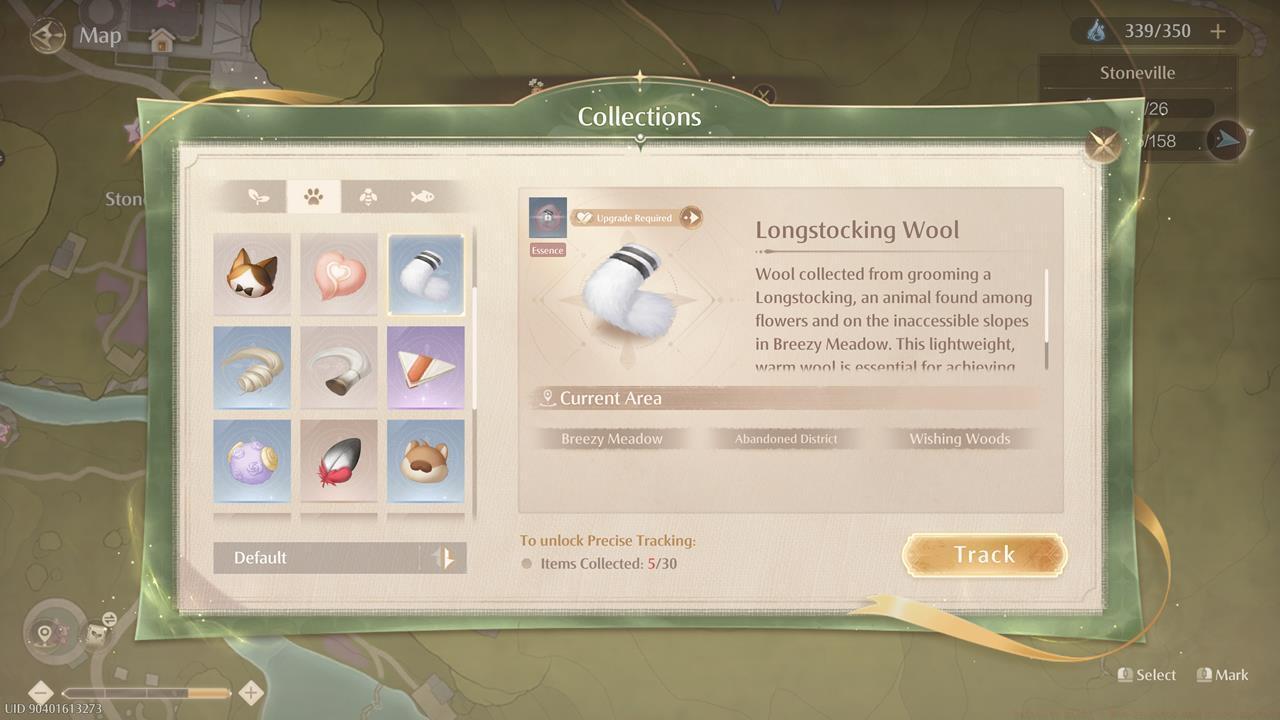Select the Wishing Woods area tab
Viewport: 1280px width, 720px height.
(x=959, y=438)
